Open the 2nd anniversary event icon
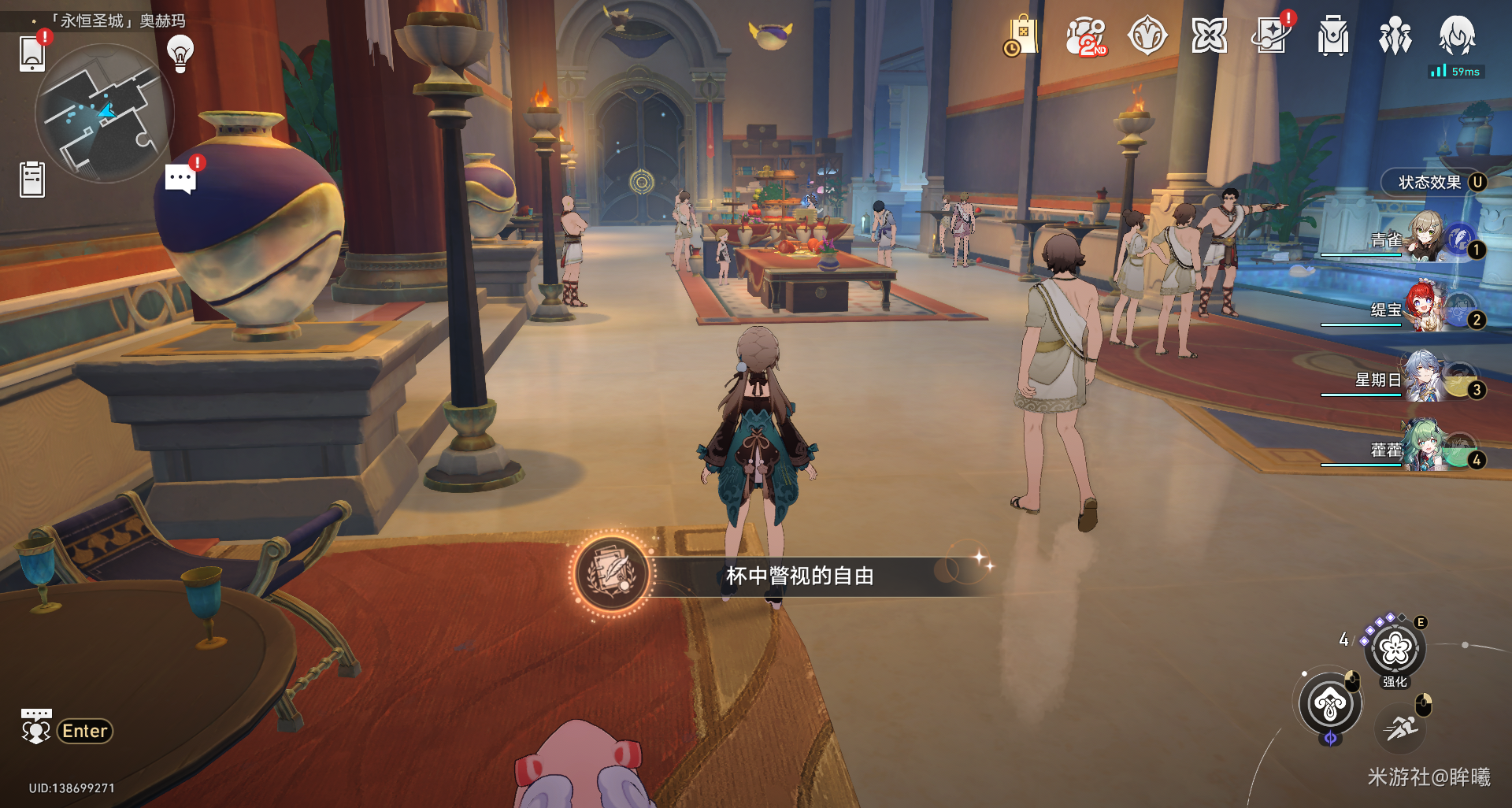The height and width of the screenshot is (808, 1512). point(1085,36)
